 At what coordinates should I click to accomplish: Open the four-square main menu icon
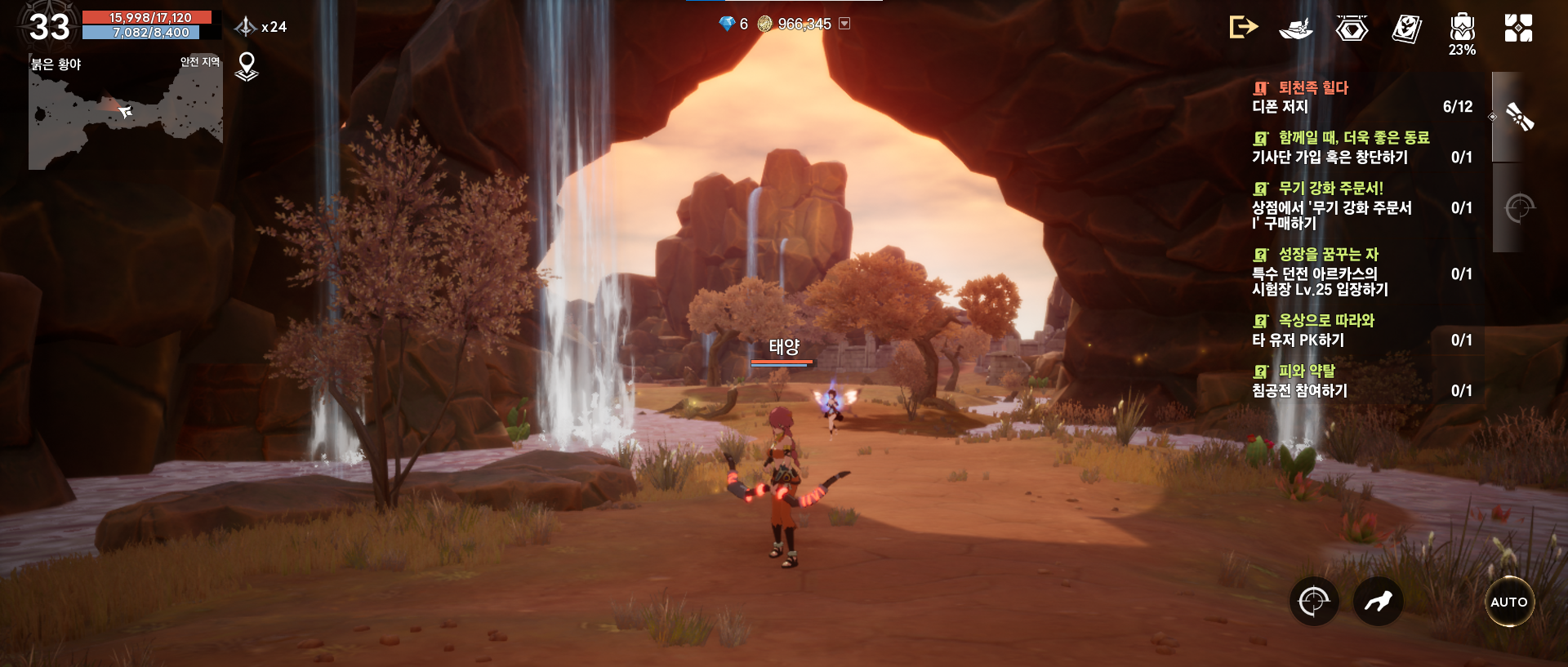click(1518, 28)
